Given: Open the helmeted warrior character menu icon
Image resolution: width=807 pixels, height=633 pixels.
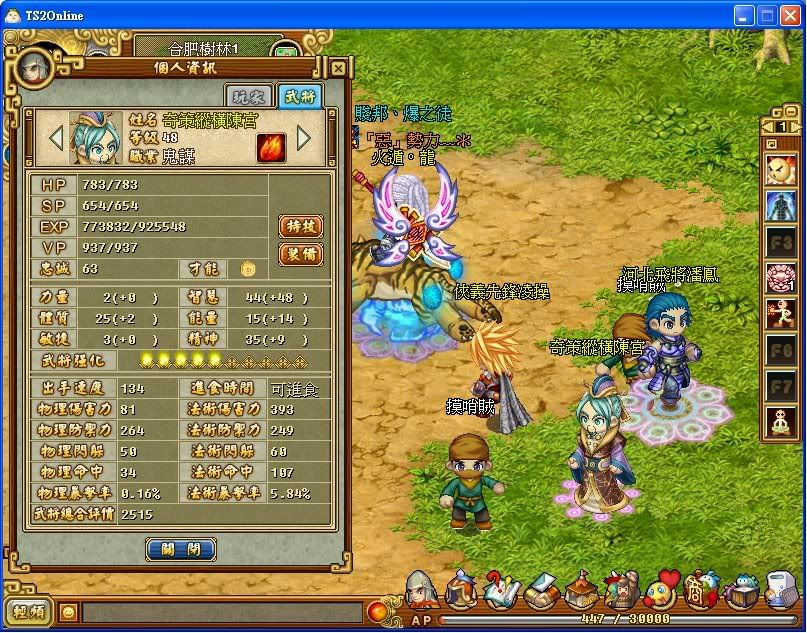Looking at the screenshot, I should point(421,591).
